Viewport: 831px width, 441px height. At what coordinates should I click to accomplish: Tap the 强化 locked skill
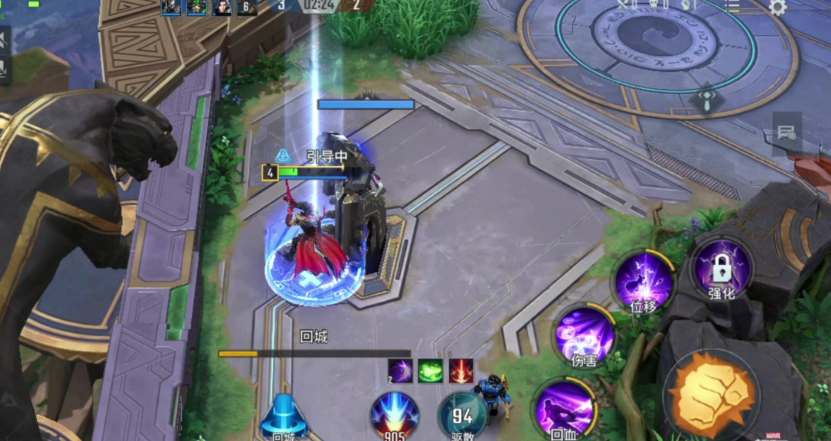[x=721, y=268]
